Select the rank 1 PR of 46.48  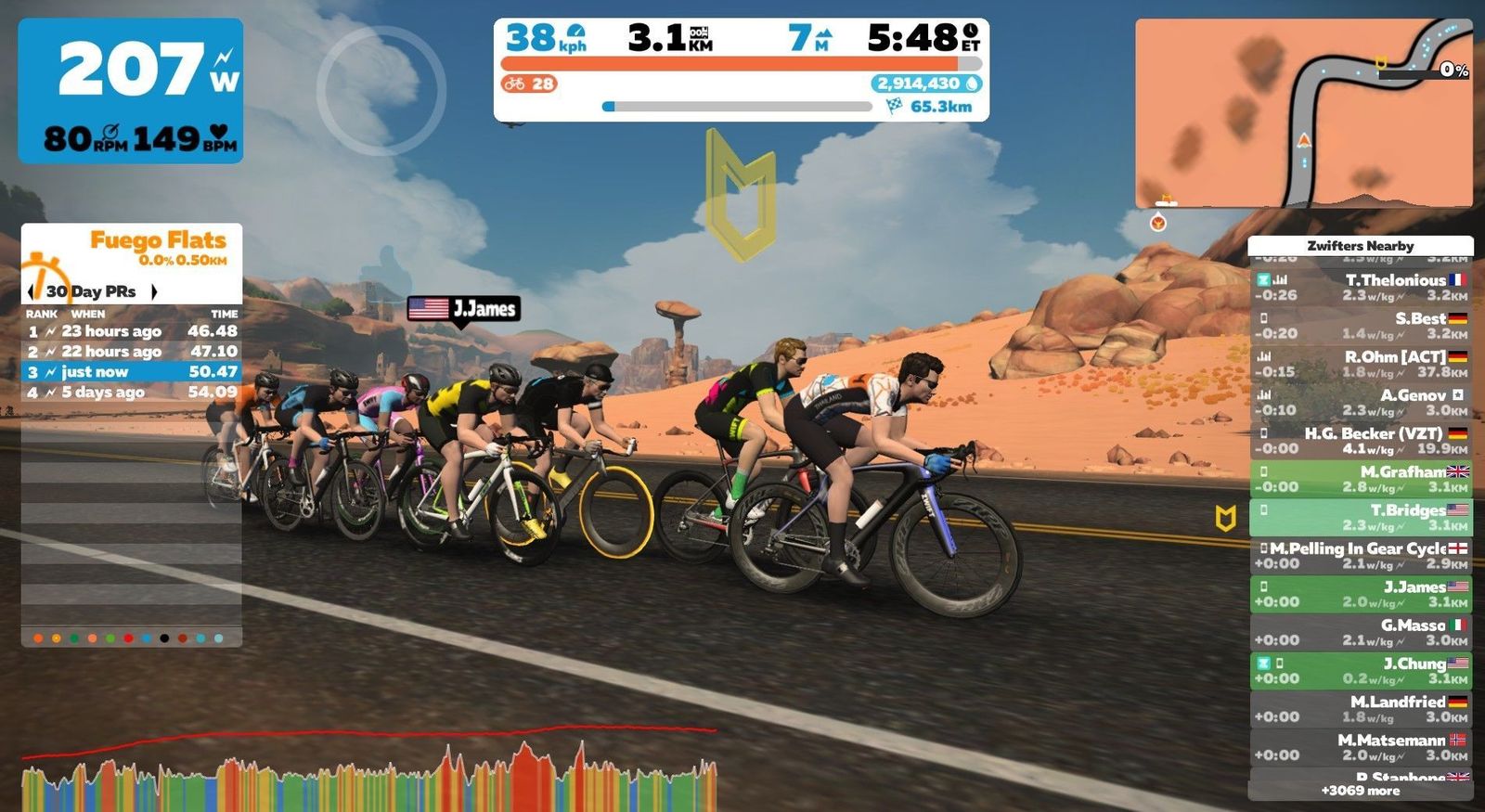[x=132, y=331]
